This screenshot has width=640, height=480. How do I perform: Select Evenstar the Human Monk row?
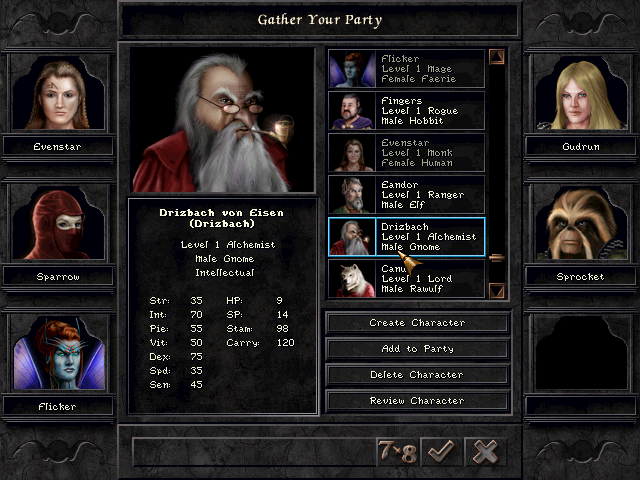tap(406, 153)
